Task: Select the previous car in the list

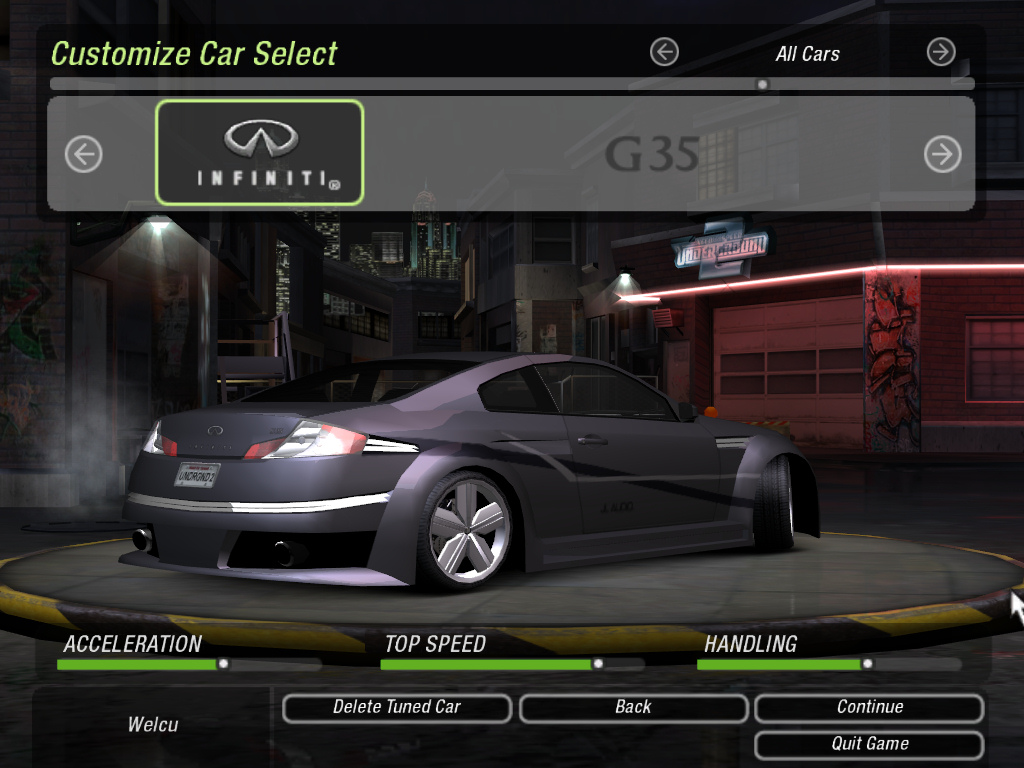Action: point(84,154)
